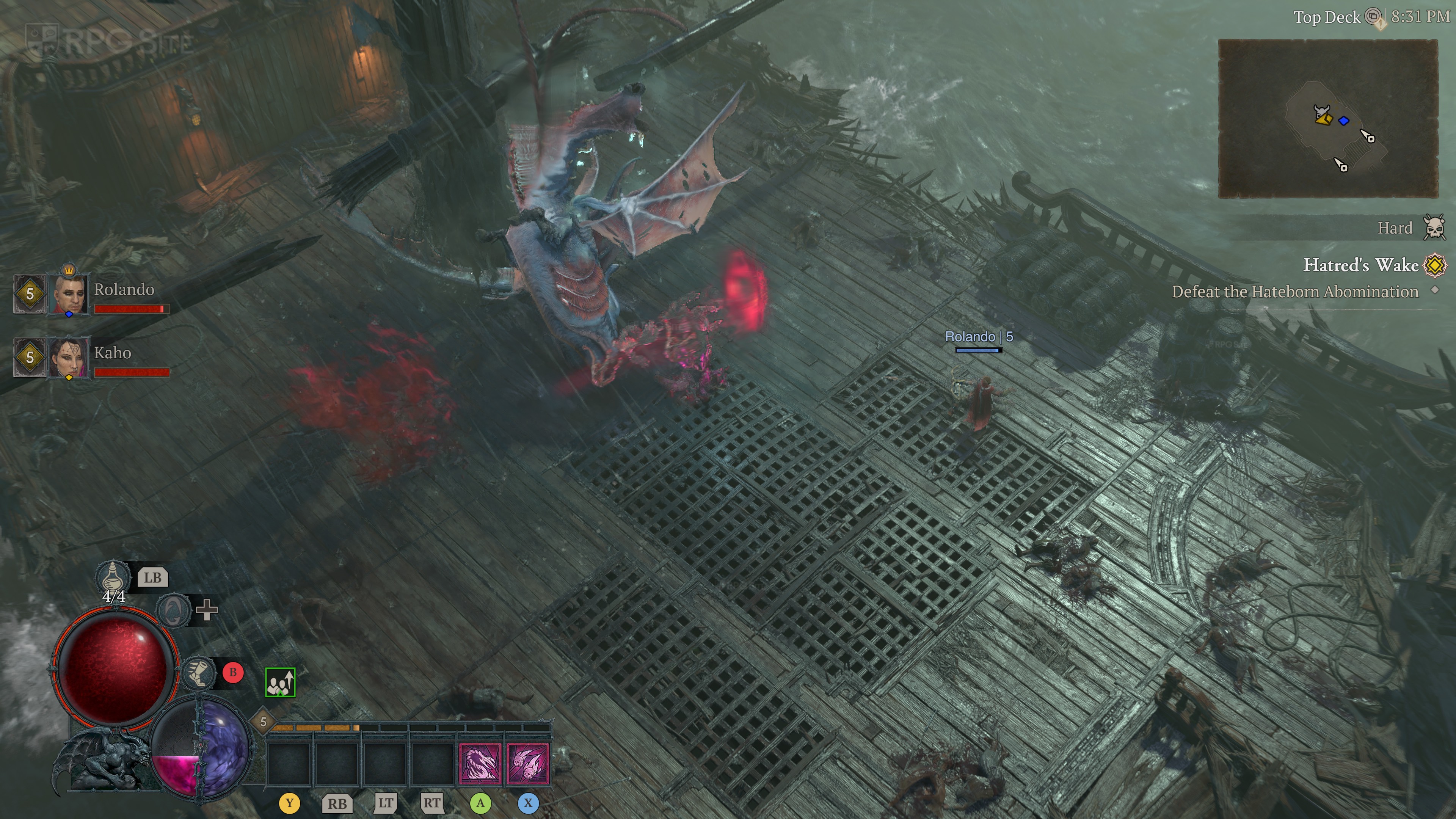Viewport: 1456px width, 819px height.
Task: Activate the twin flaming skulls skill
Action: point(528,764)
